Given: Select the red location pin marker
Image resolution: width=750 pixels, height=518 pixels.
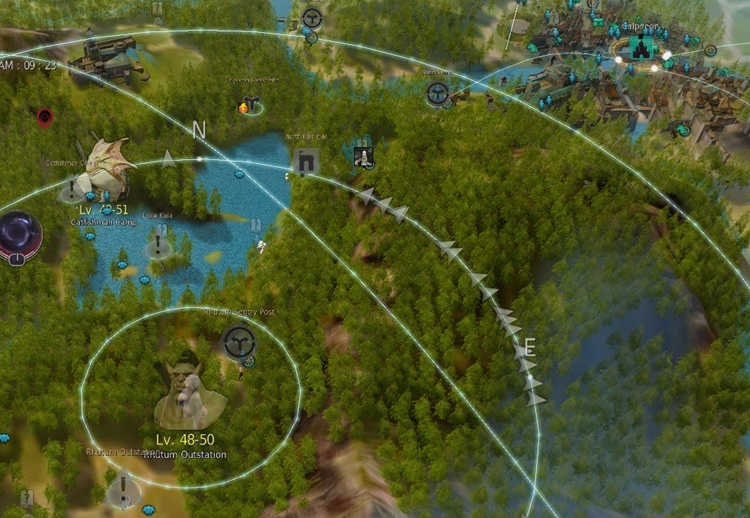Looking at the screenshot, I should pyautogui.click(x=45, y=118).
